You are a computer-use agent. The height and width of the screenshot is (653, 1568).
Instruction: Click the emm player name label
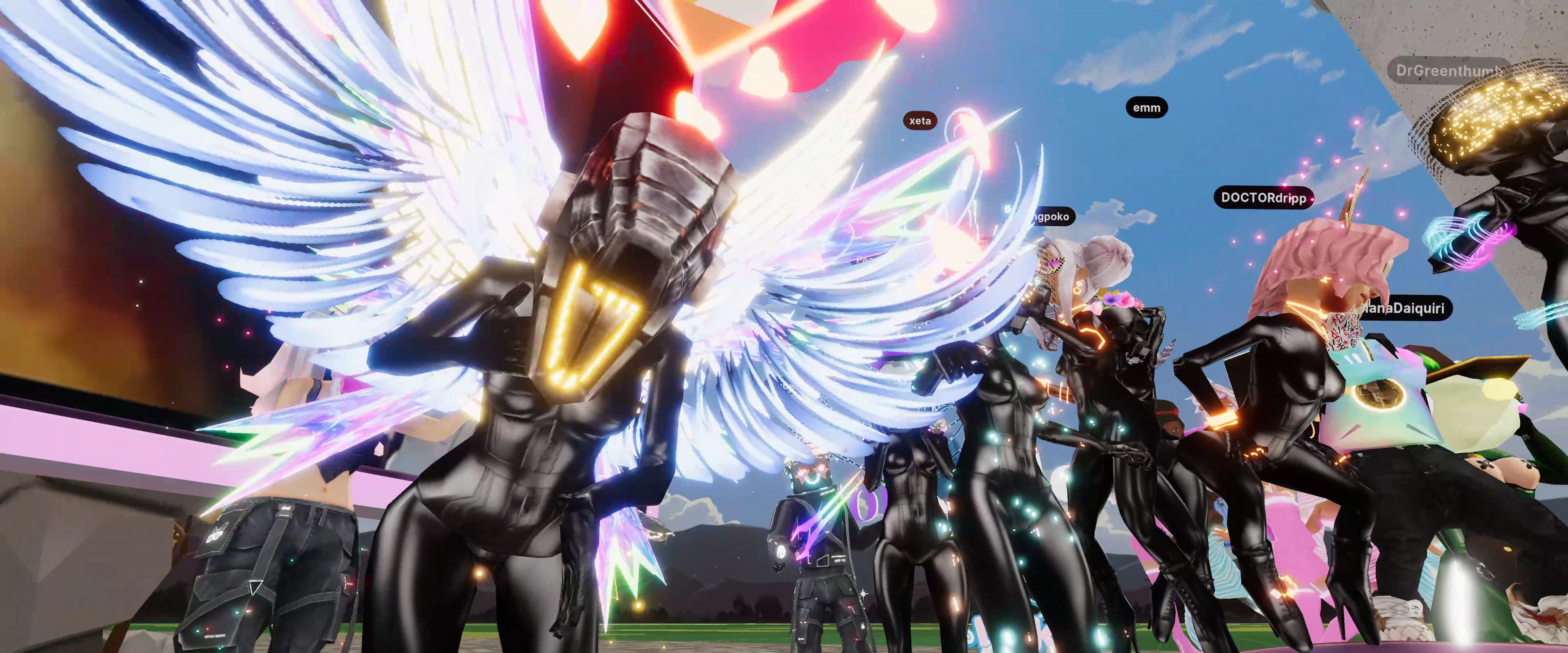tap(1146, 108)
